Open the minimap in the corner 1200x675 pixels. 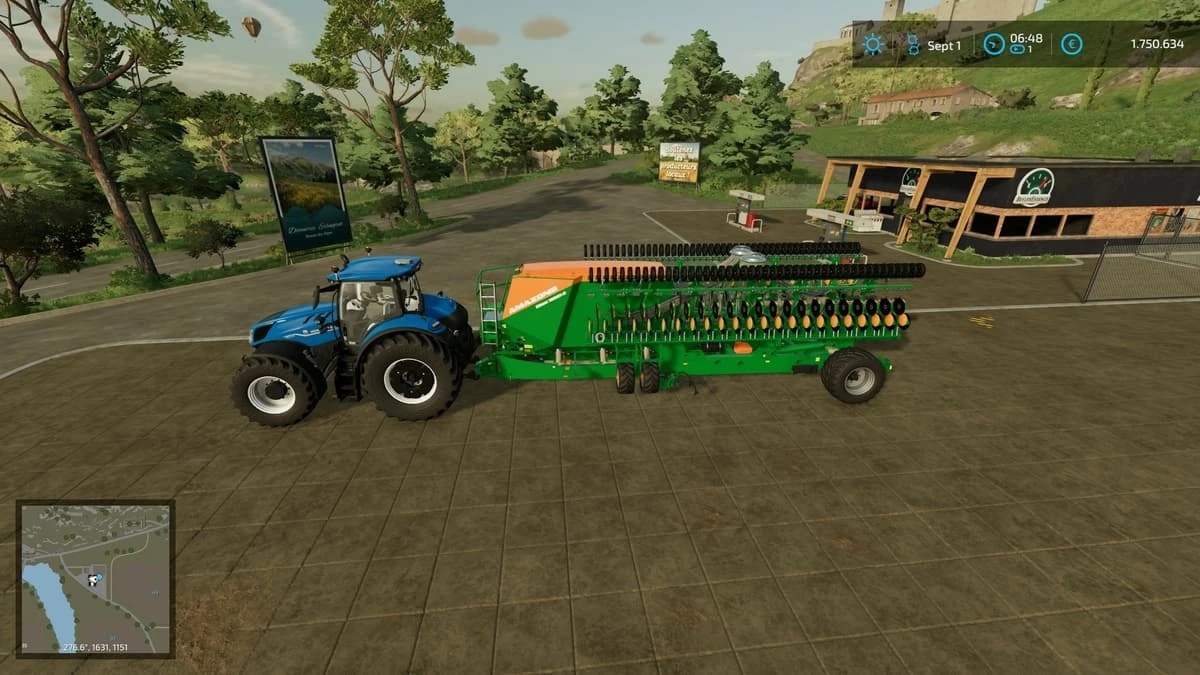click(x=95, y=578)
